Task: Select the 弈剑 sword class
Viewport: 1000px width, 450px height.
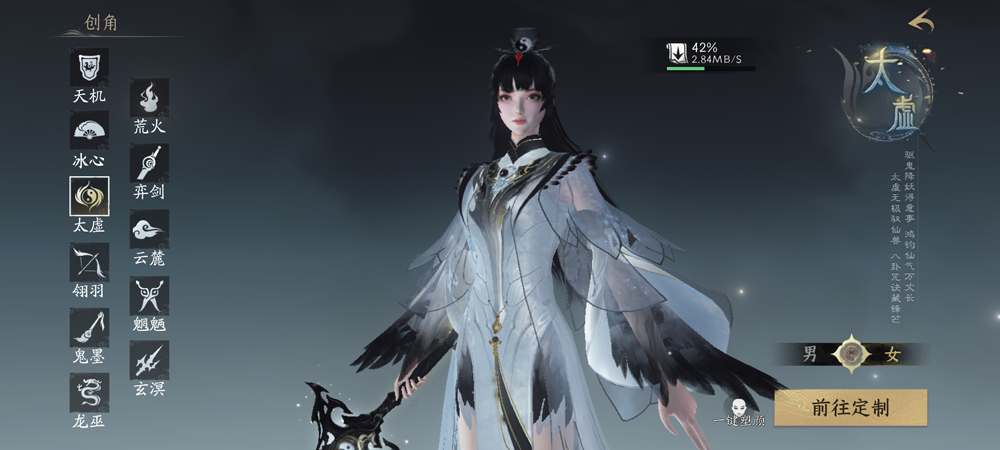Action: 149,163
